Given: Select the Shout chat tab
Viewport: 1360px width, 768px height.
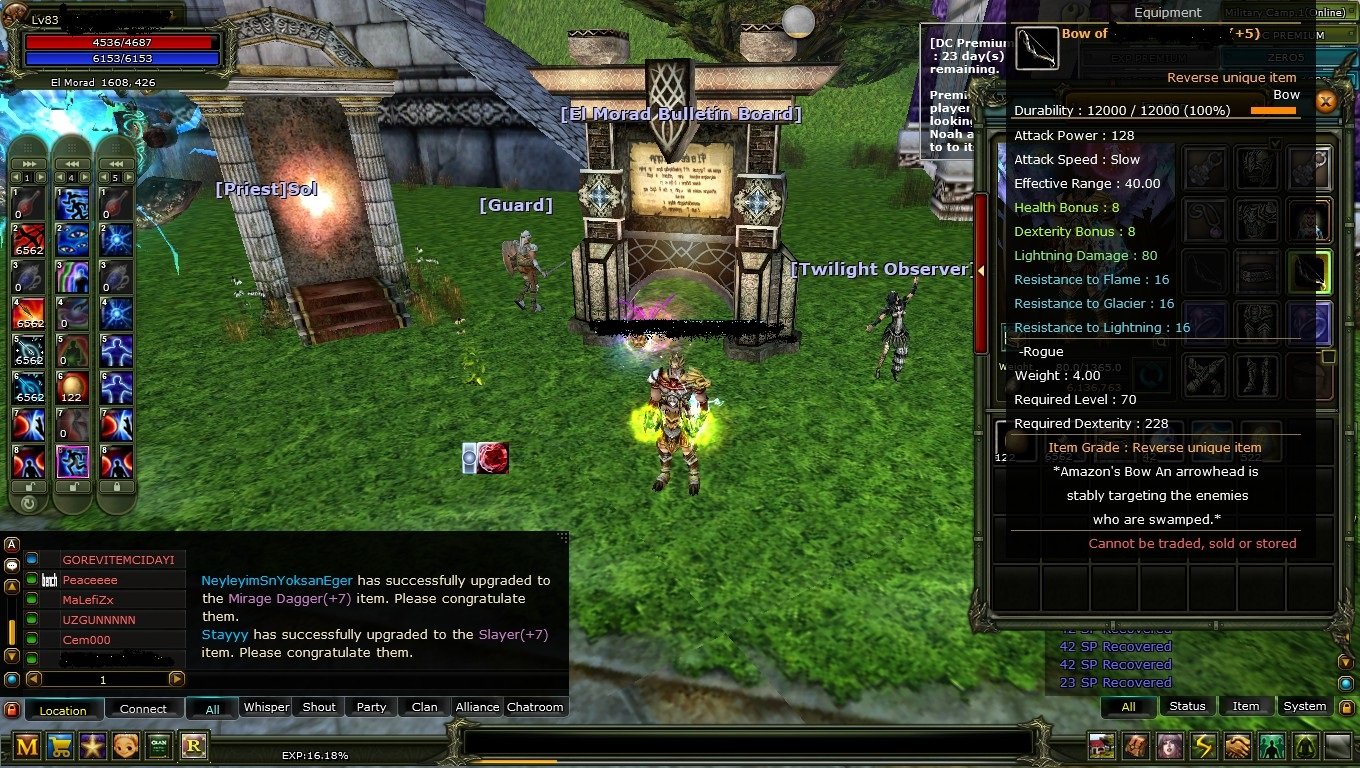Looking at the screenshot, I should 319,707.
